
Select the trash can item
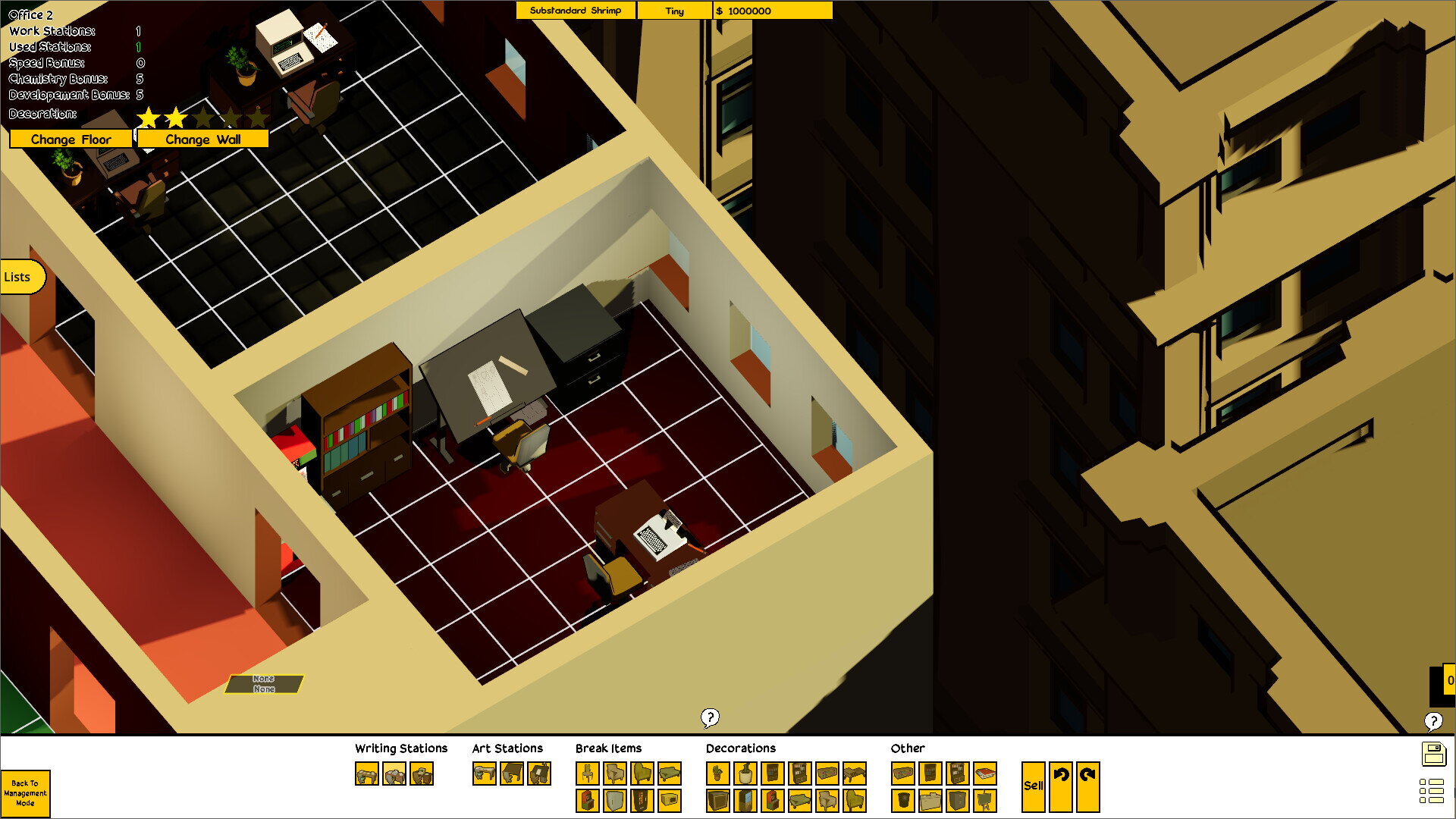[x=902, y=801]
